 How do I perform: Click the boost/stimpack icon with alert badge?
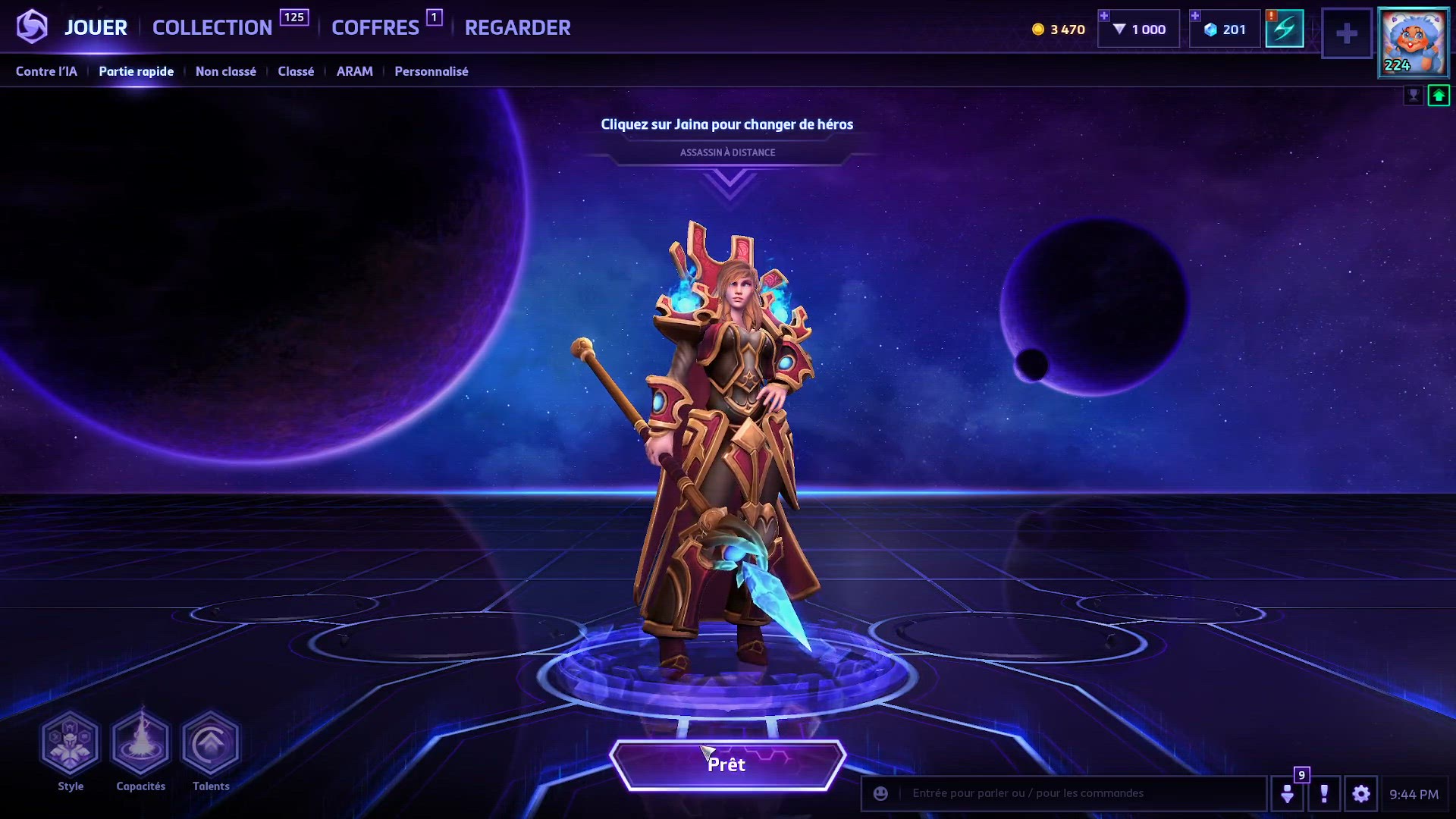(x=1285, y=29)
